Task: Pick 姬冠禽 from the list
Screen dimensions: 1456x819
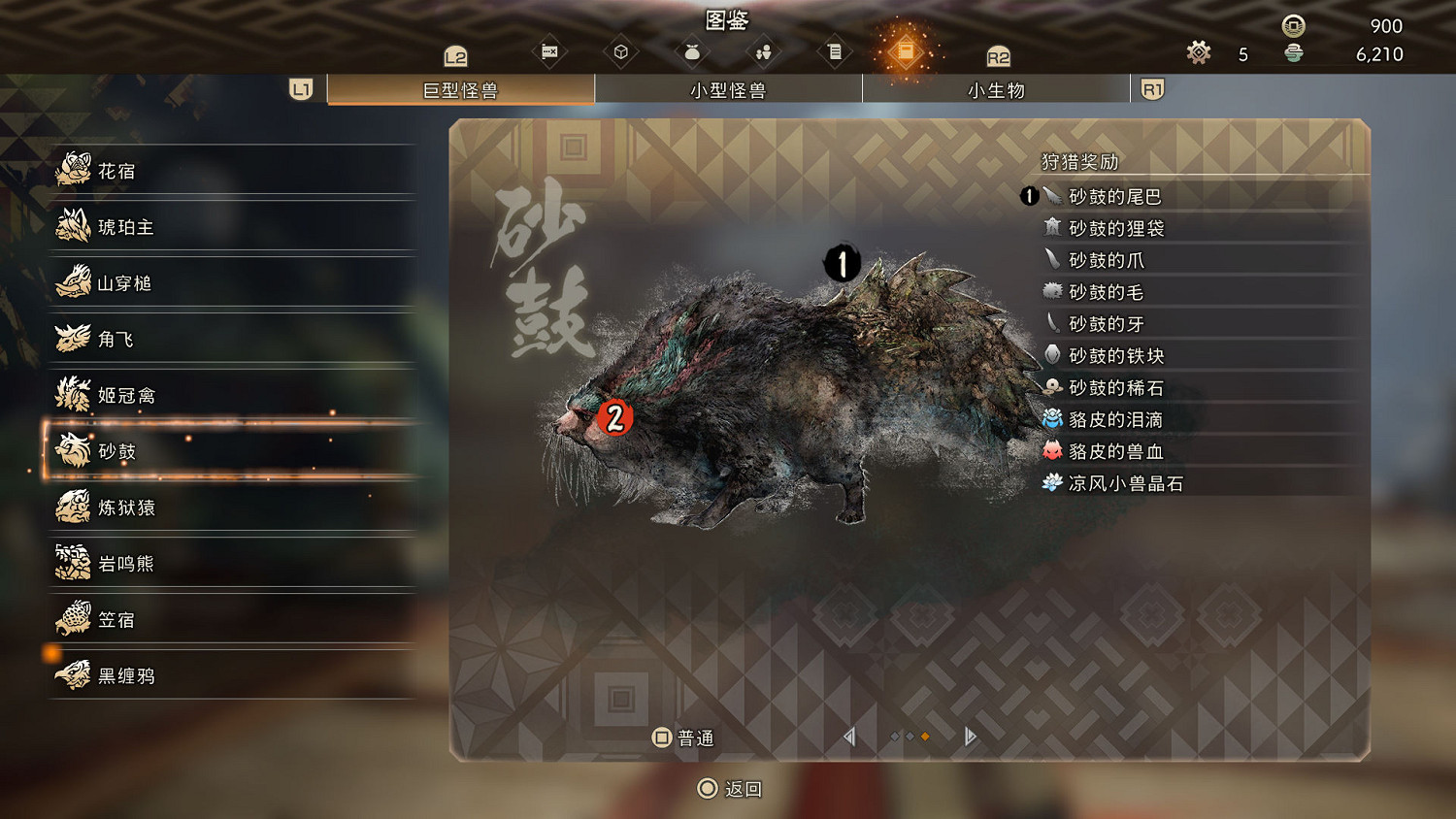Action: [233, 395]
